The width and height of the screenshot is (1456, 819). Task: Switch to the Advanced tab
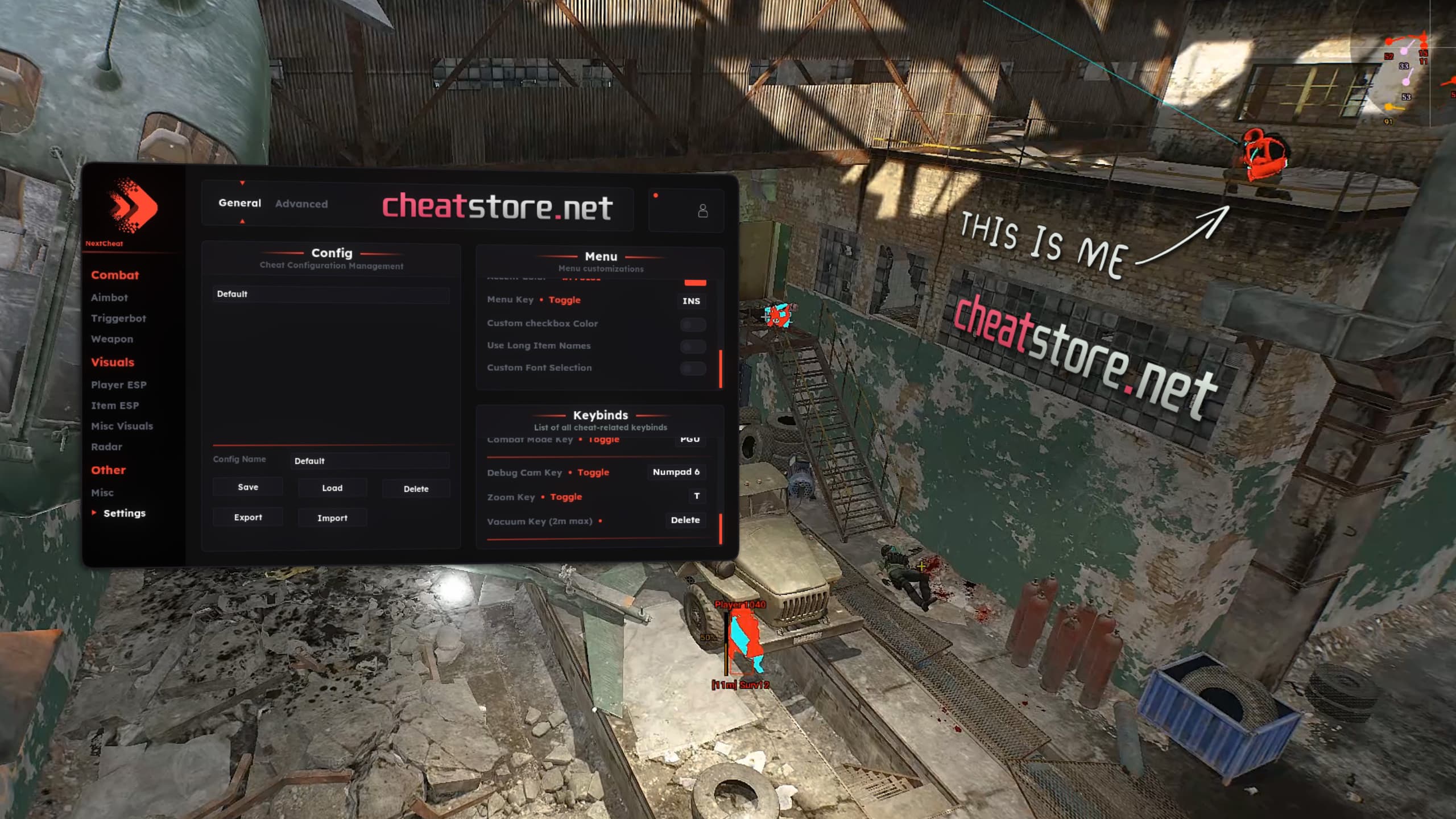click(x=301, y=204)
